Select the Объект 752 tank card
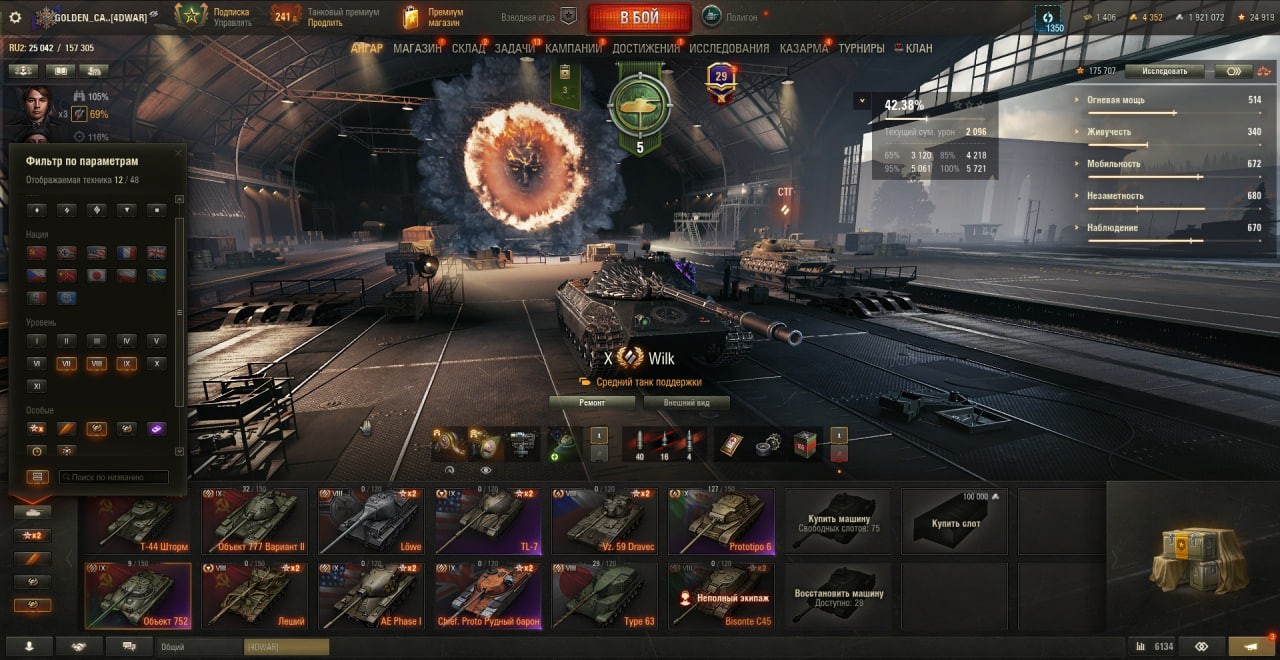The width and height of the screenshot is (1280, 660). point(137,595)
